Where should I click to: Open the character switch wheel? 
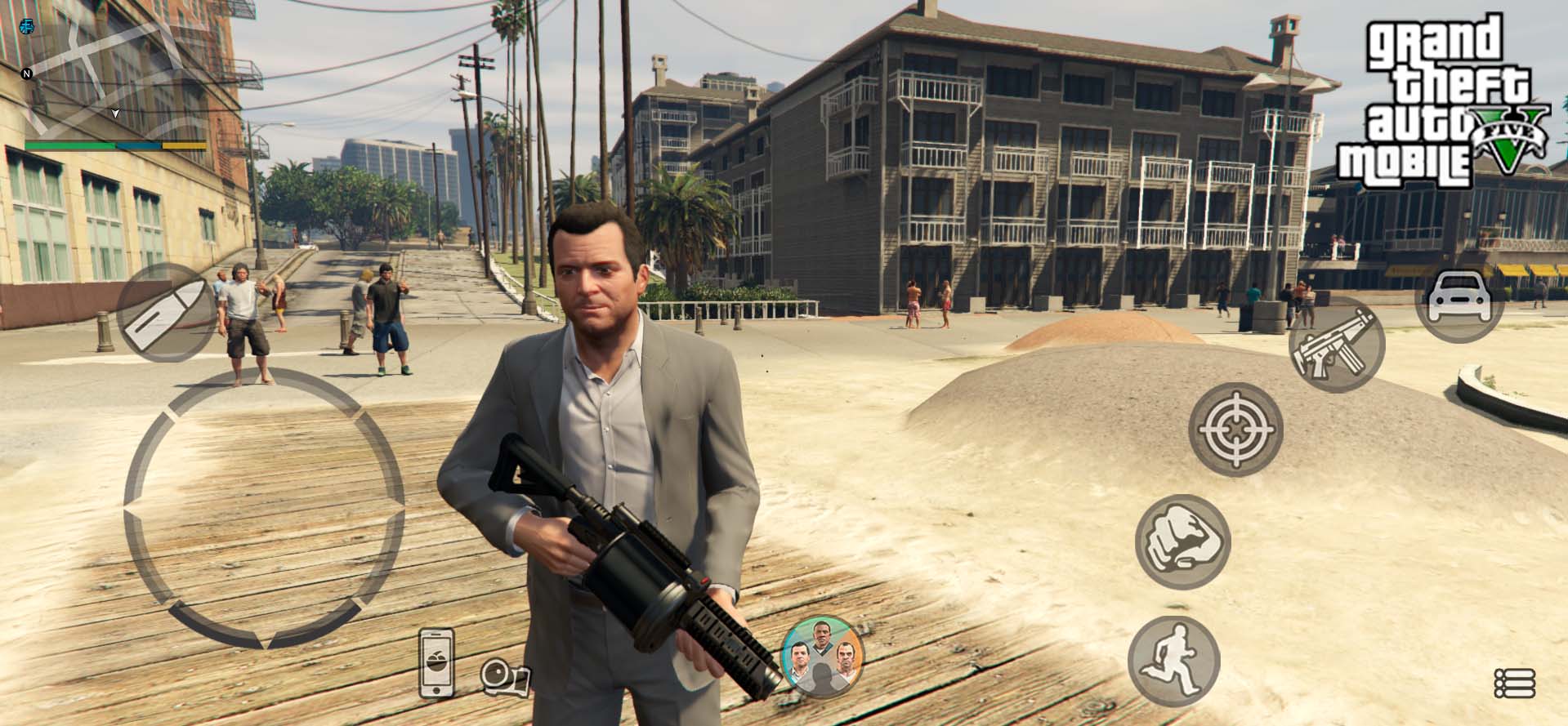point(823,656)
